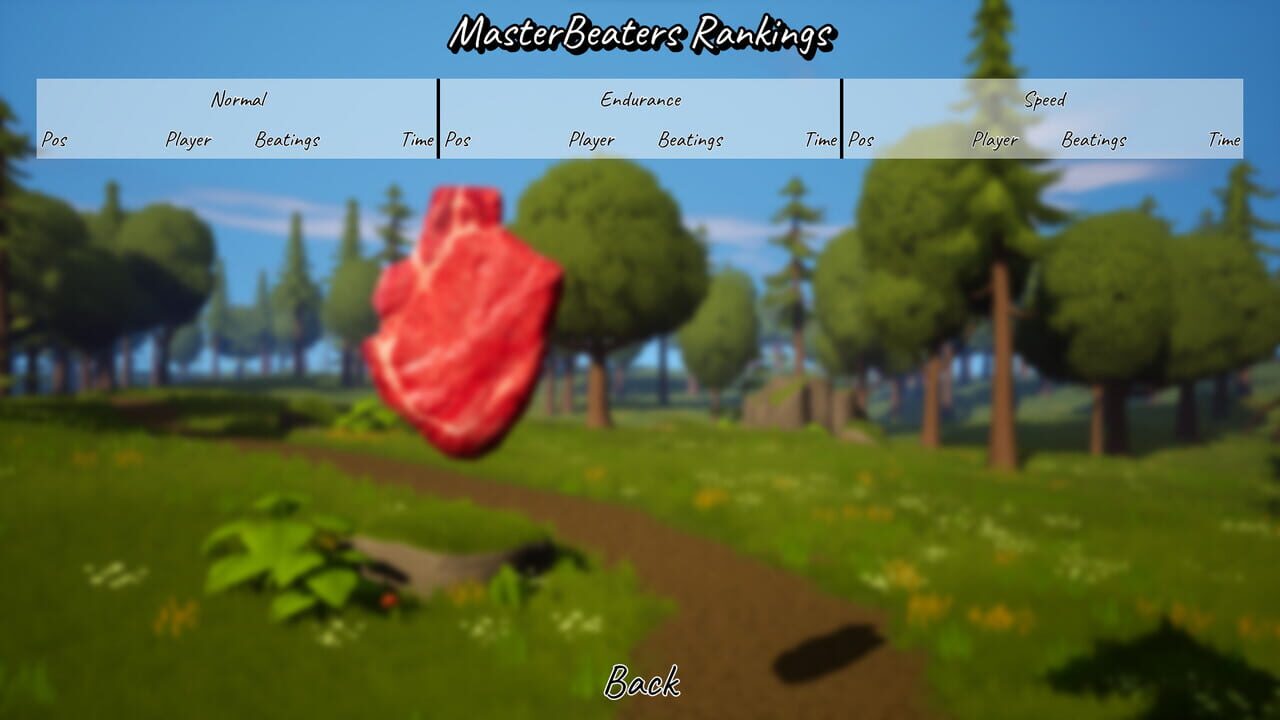Click the divider between Normal and Endurance columns
This screenshot has height=720, width=1280.
[x=438, y=120]
